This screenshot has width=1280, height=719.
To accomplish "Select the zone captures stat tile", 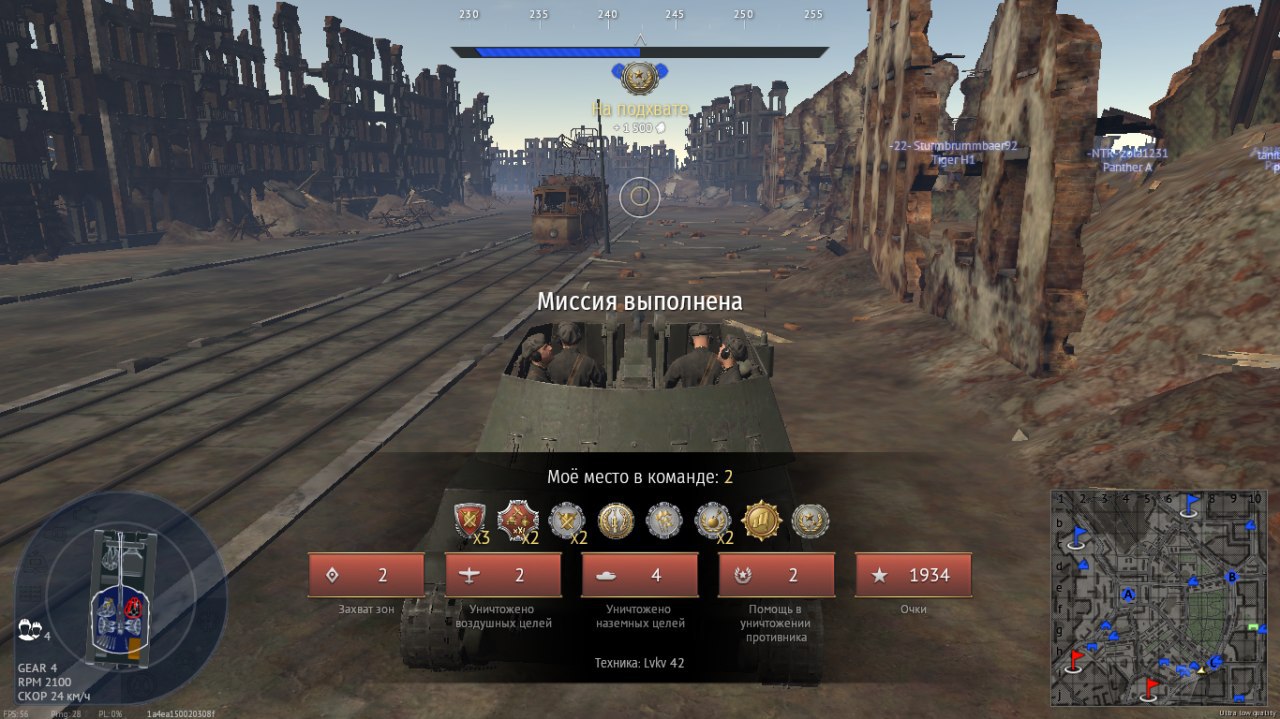I will click(366, 575).
